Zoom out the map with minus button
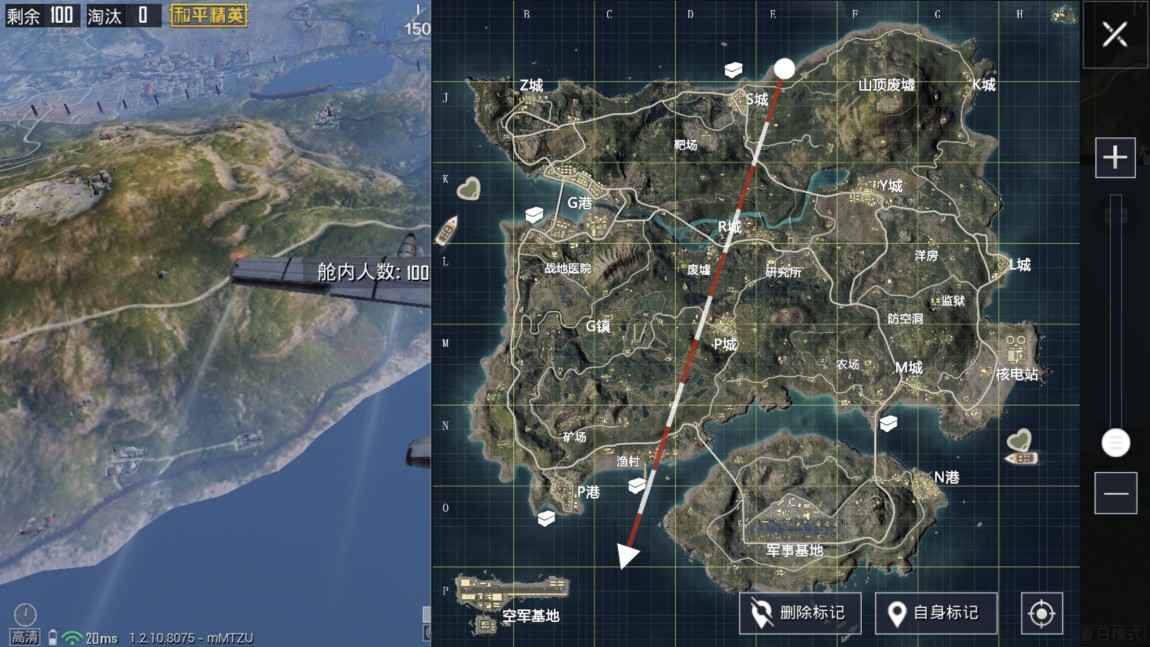 1115,494
